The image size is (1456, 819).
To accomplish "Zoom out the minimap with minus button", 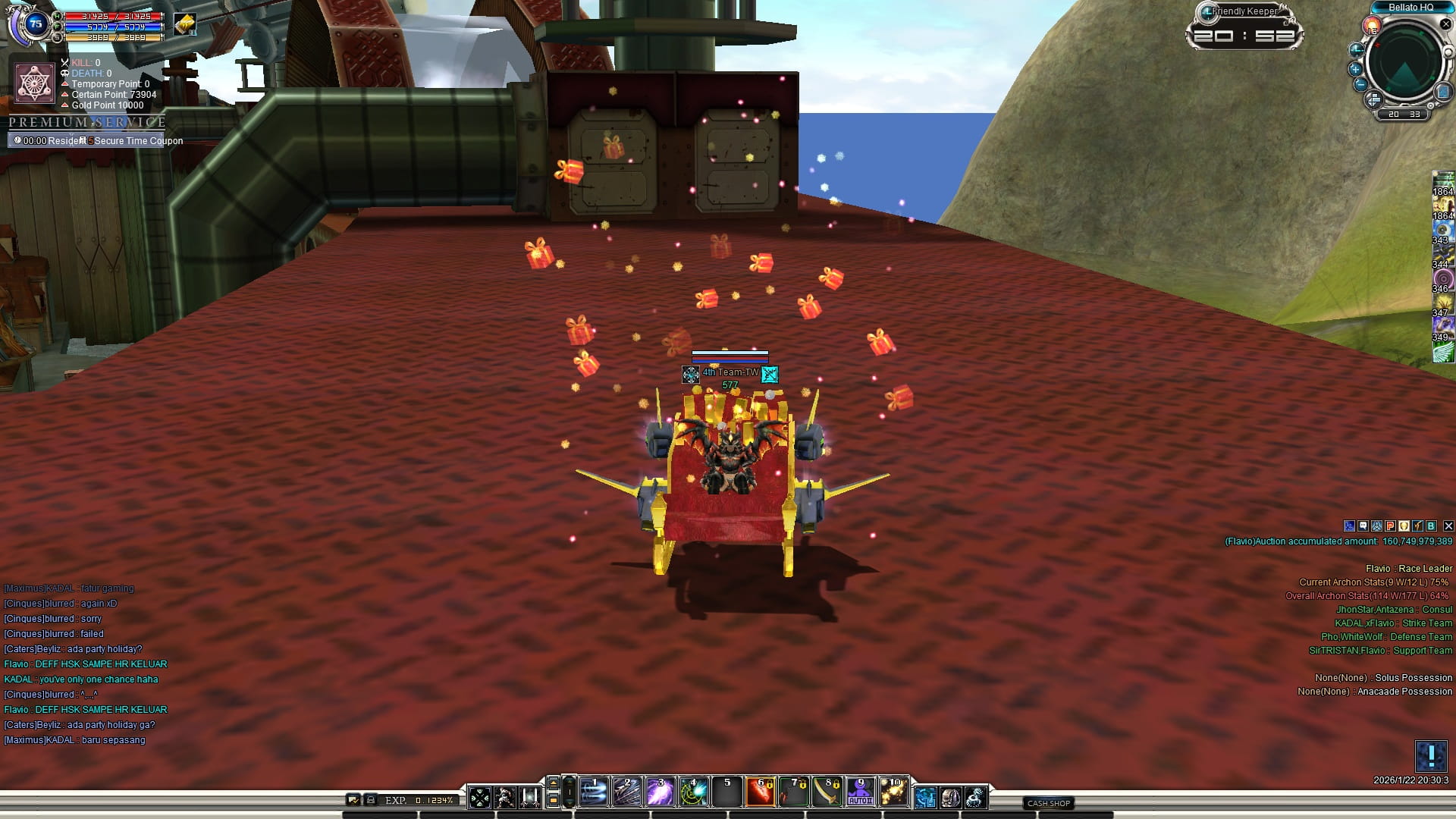I will (1360, 85).
